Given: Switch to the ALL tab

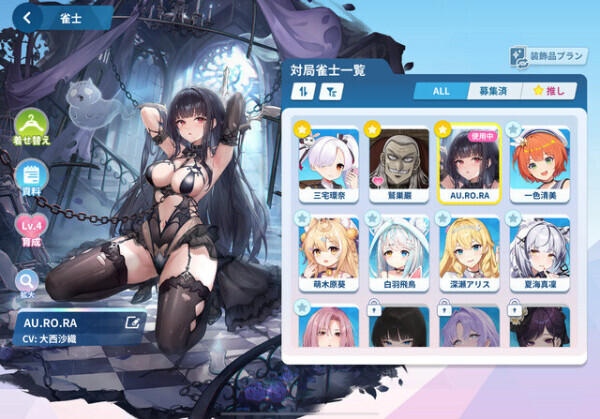Looking at the screenshot, I should [440, 91].
